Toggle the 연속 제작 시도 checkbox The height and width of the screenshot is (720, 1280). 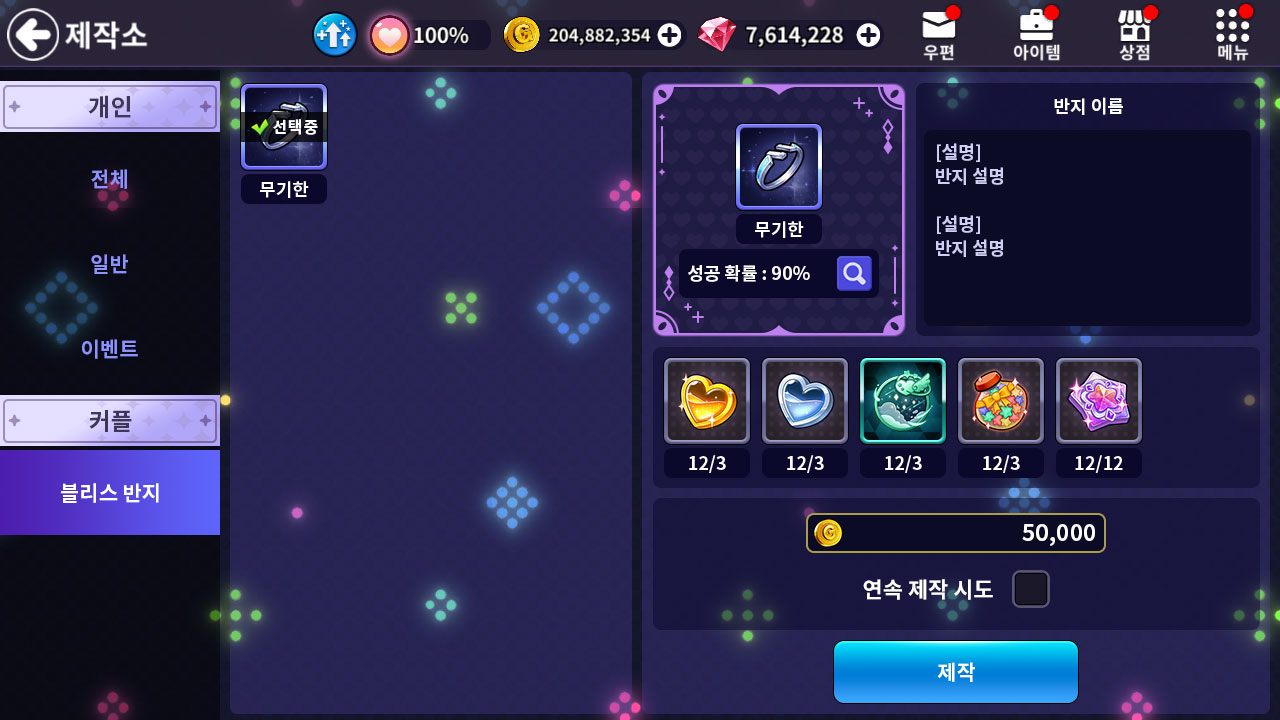pos(1030,589)
